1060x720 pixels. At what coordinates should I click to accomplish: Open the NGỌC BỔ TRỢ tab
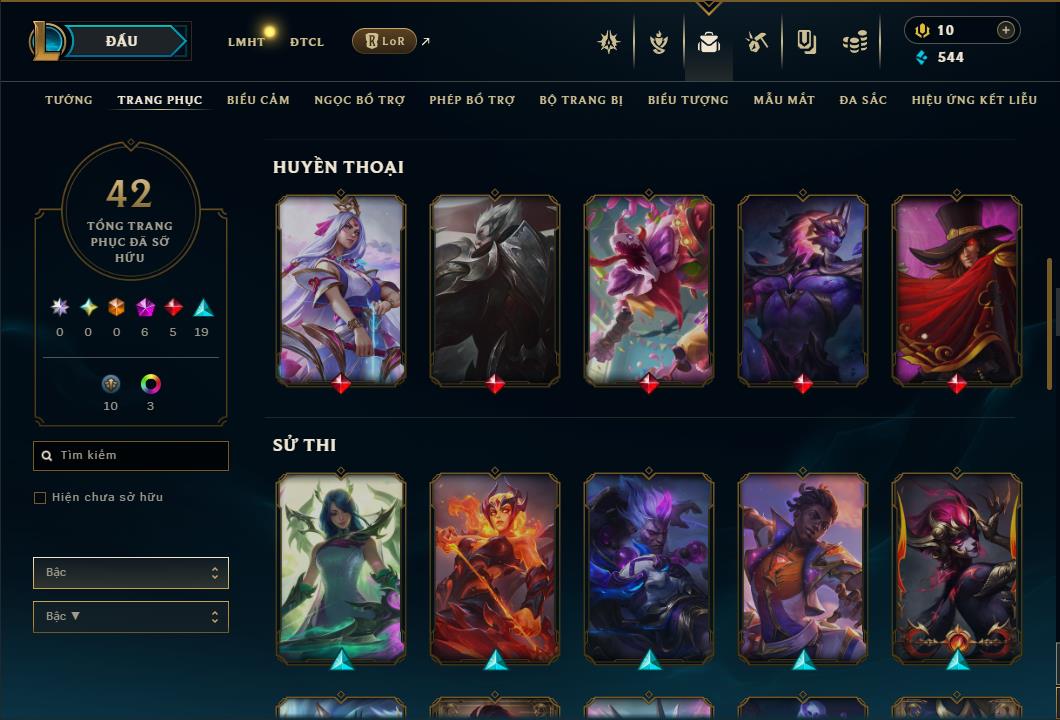tap(359, 100)
